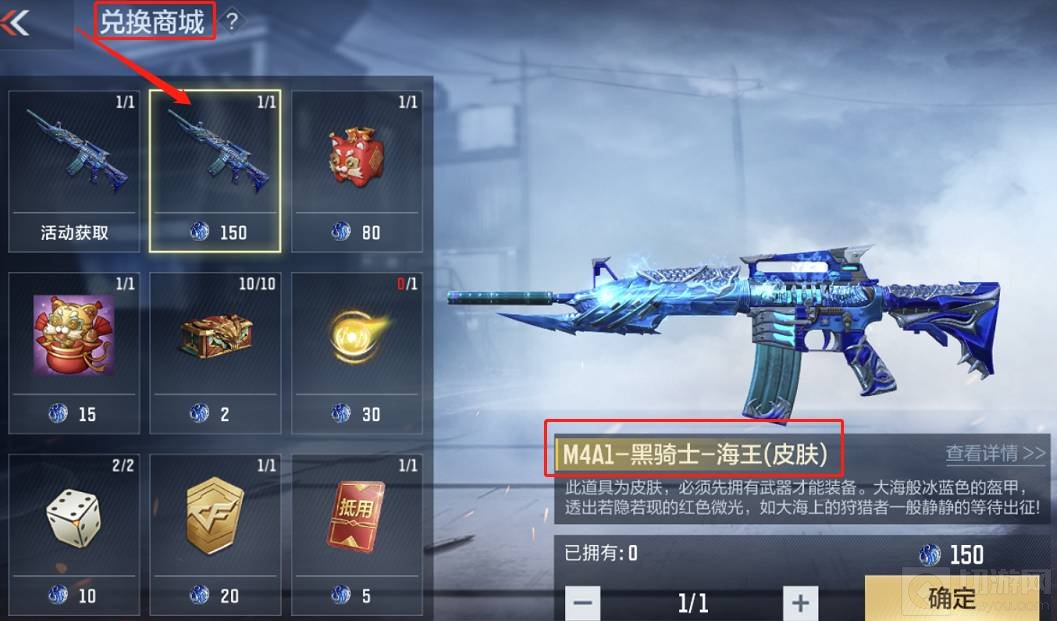The width and height of the screenshot is (1057, 621).
Task: Select the gold CF badge costing 20
Action: point(215,531)
